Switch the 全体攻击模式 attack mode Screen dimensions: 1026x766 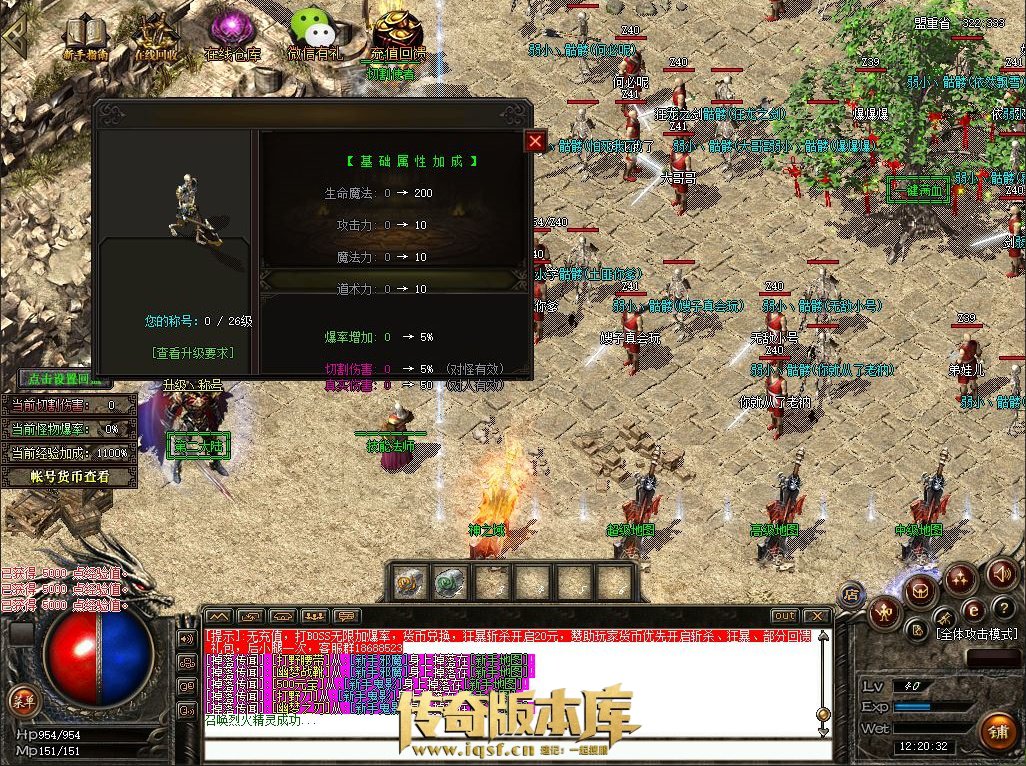(975, 634)
